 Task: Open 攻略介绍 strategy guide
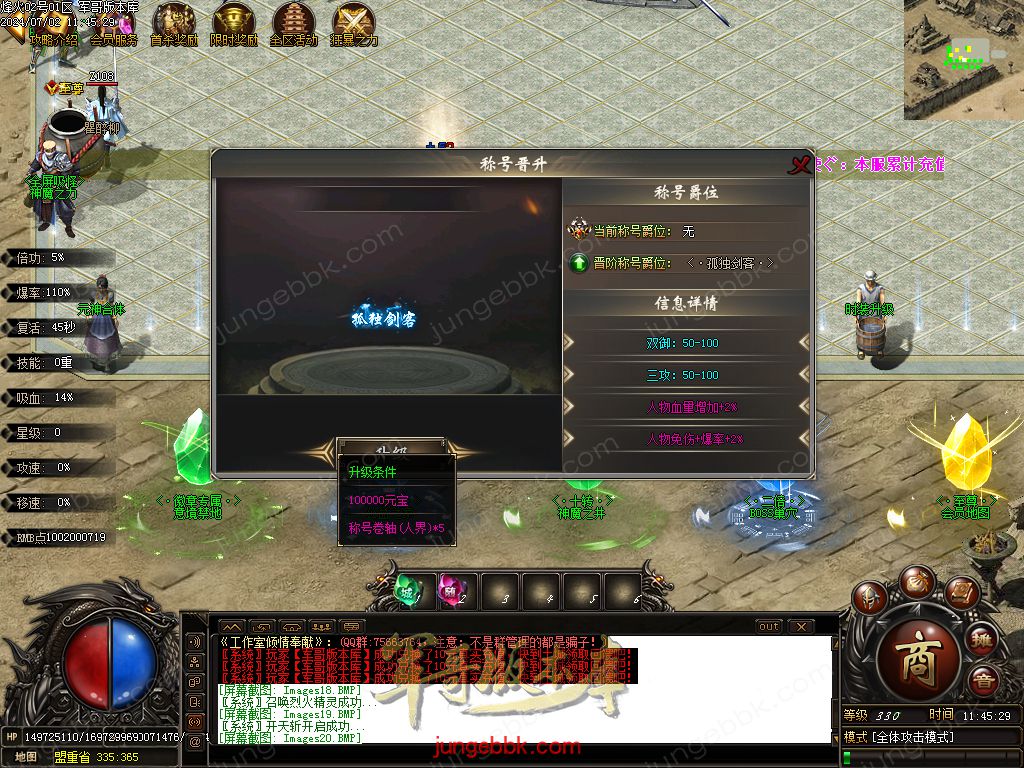coord(53,41)
